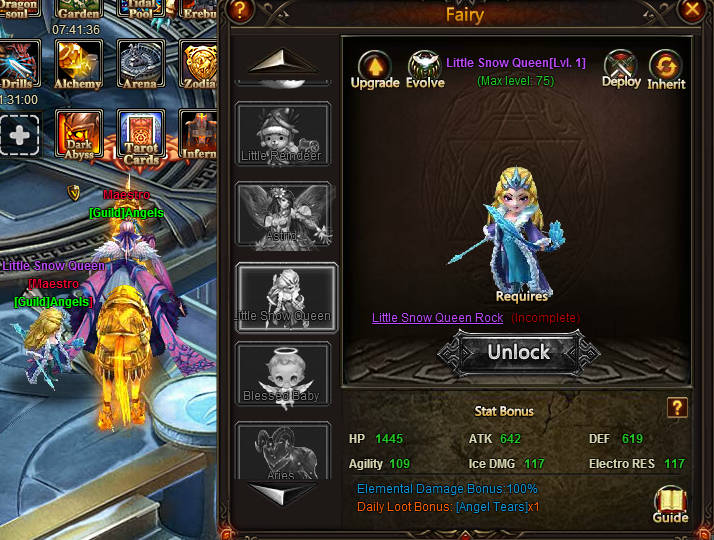Open the Evolve fairy option

425,68
